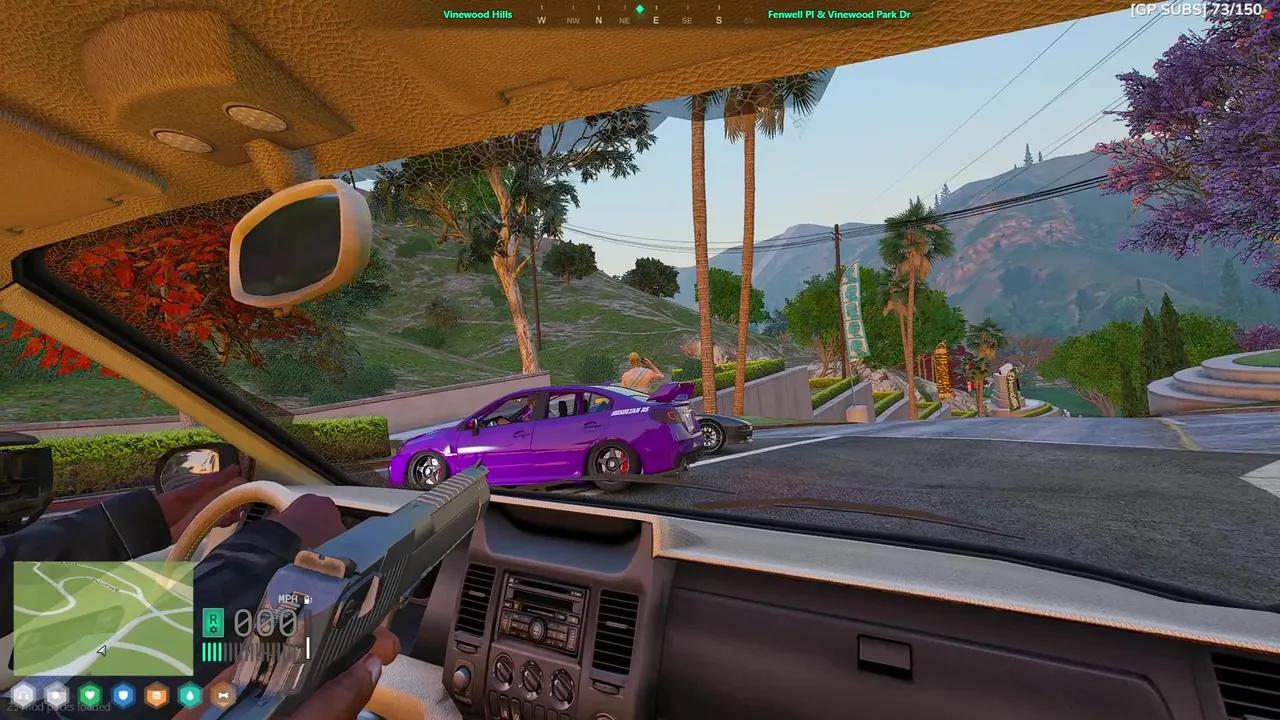Open the orange hunger status icon
1280x720 pixels.
point(156,695)
